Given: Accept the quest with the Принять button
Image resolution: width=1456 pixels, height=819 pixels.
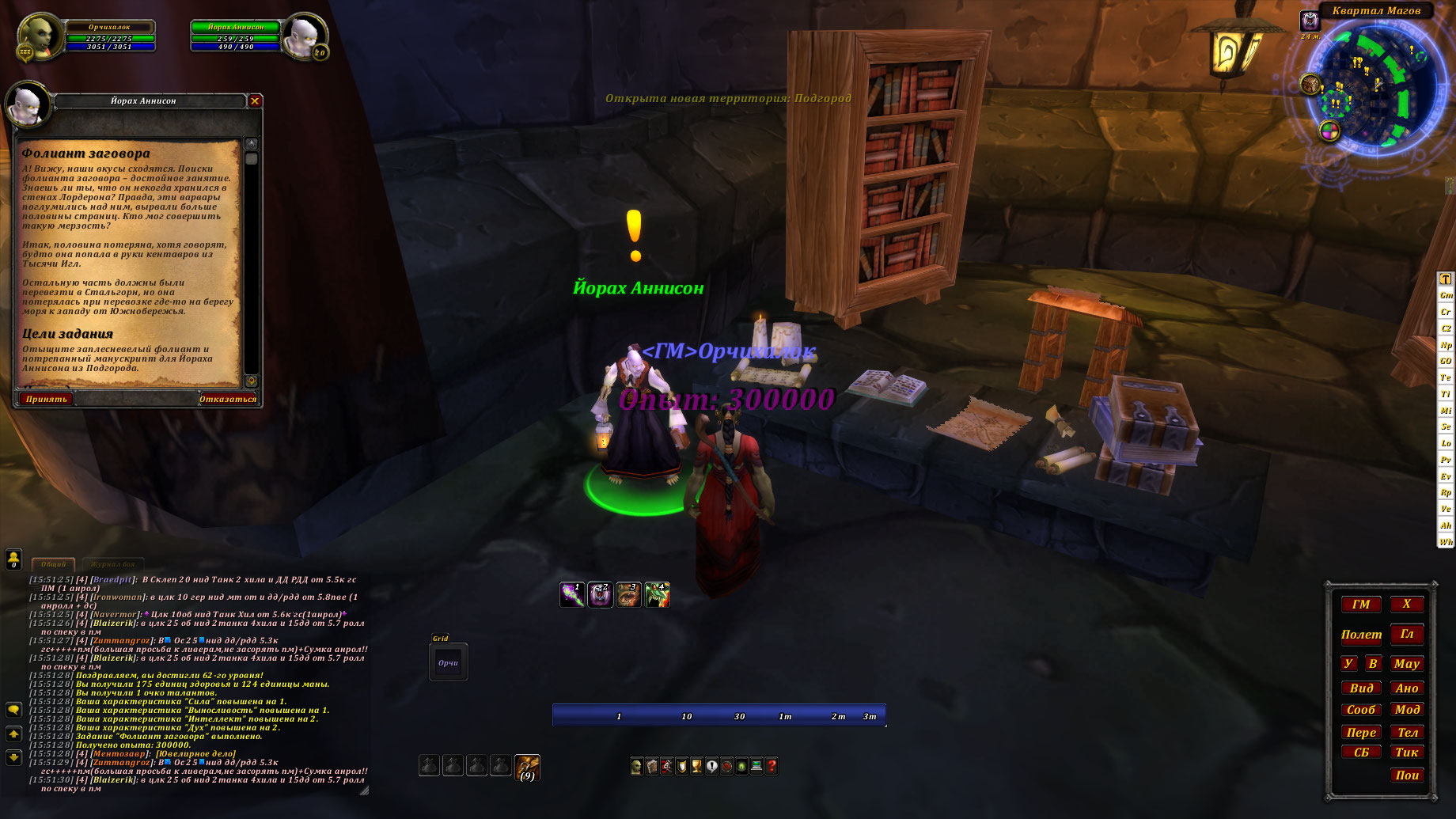Looking at the screenshot, I should click(47, 399).
